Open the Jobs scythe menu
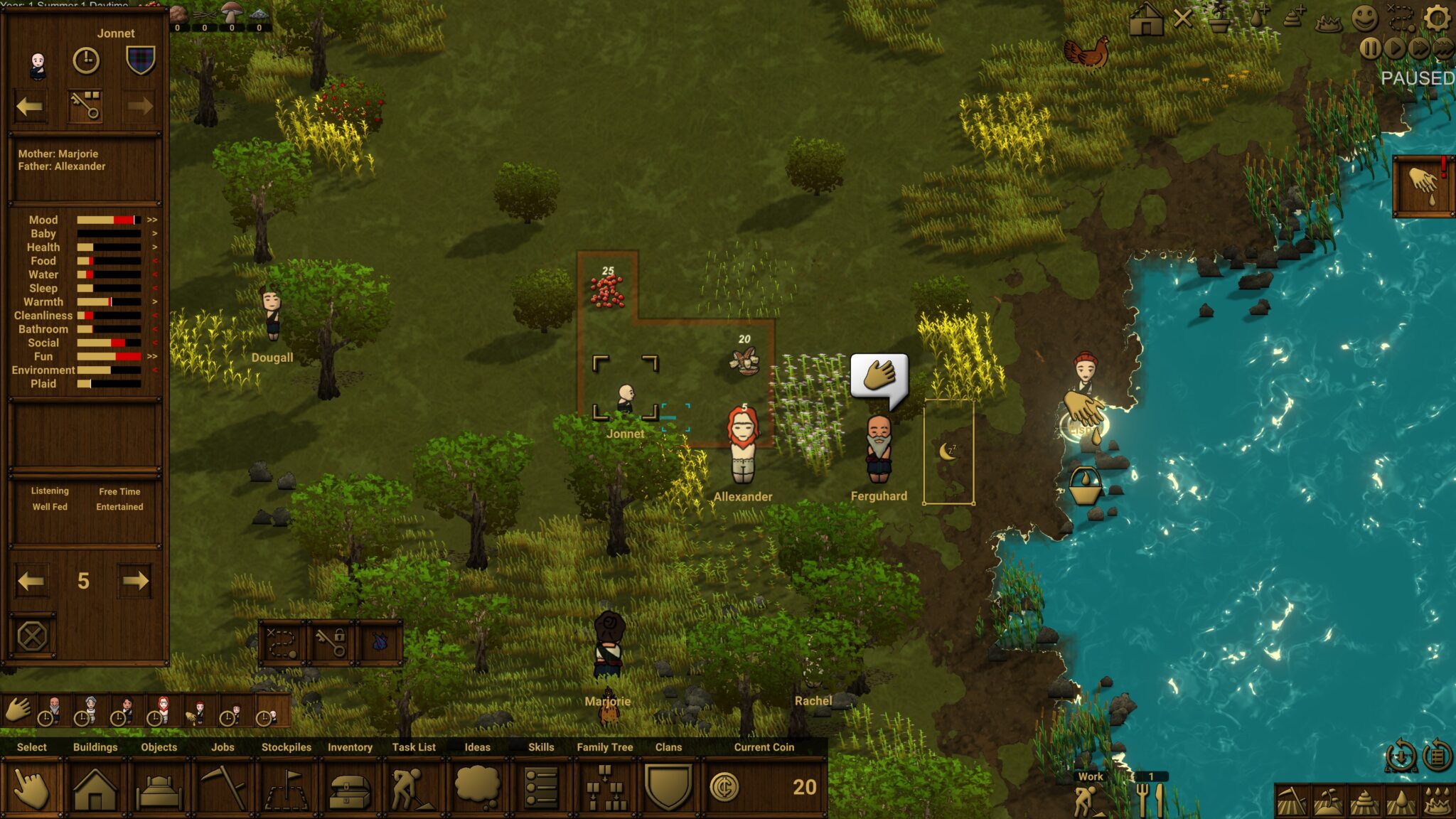This screenshot has height=819, width=1456. (223, 788)
